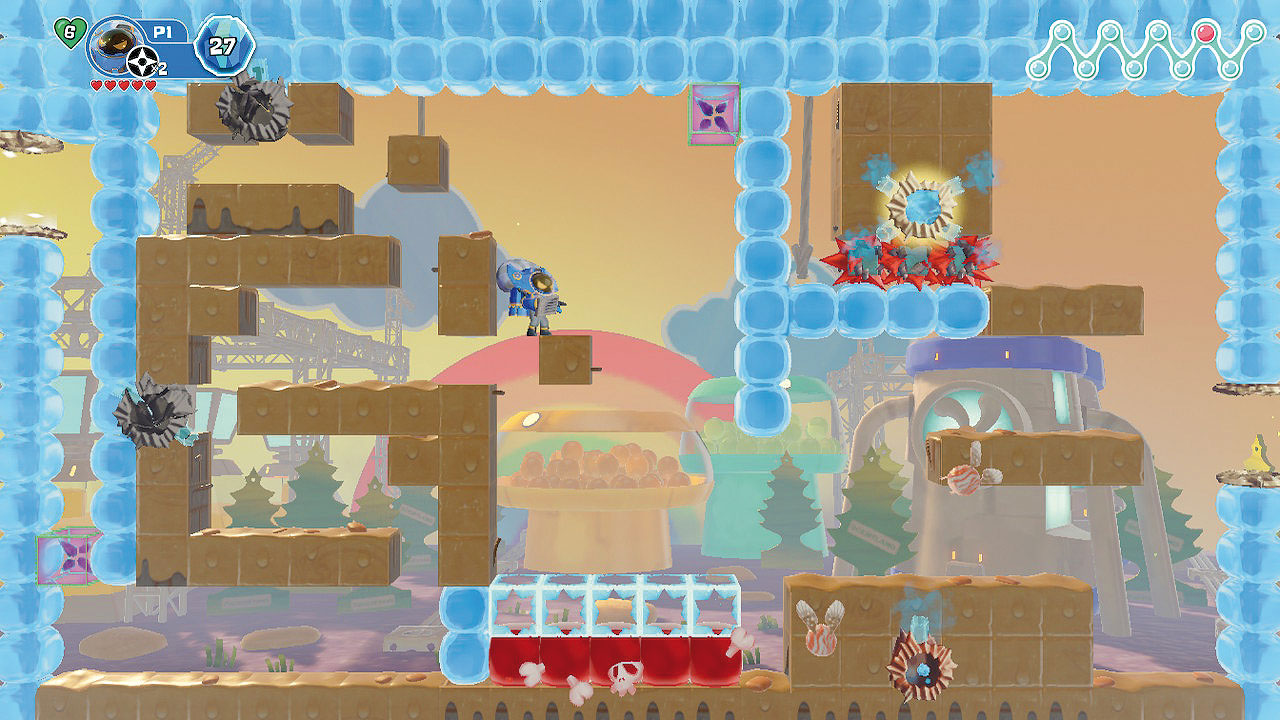1280x720 pixels.
Task: Click the blue gem counter showing 27
Action: 222,44
